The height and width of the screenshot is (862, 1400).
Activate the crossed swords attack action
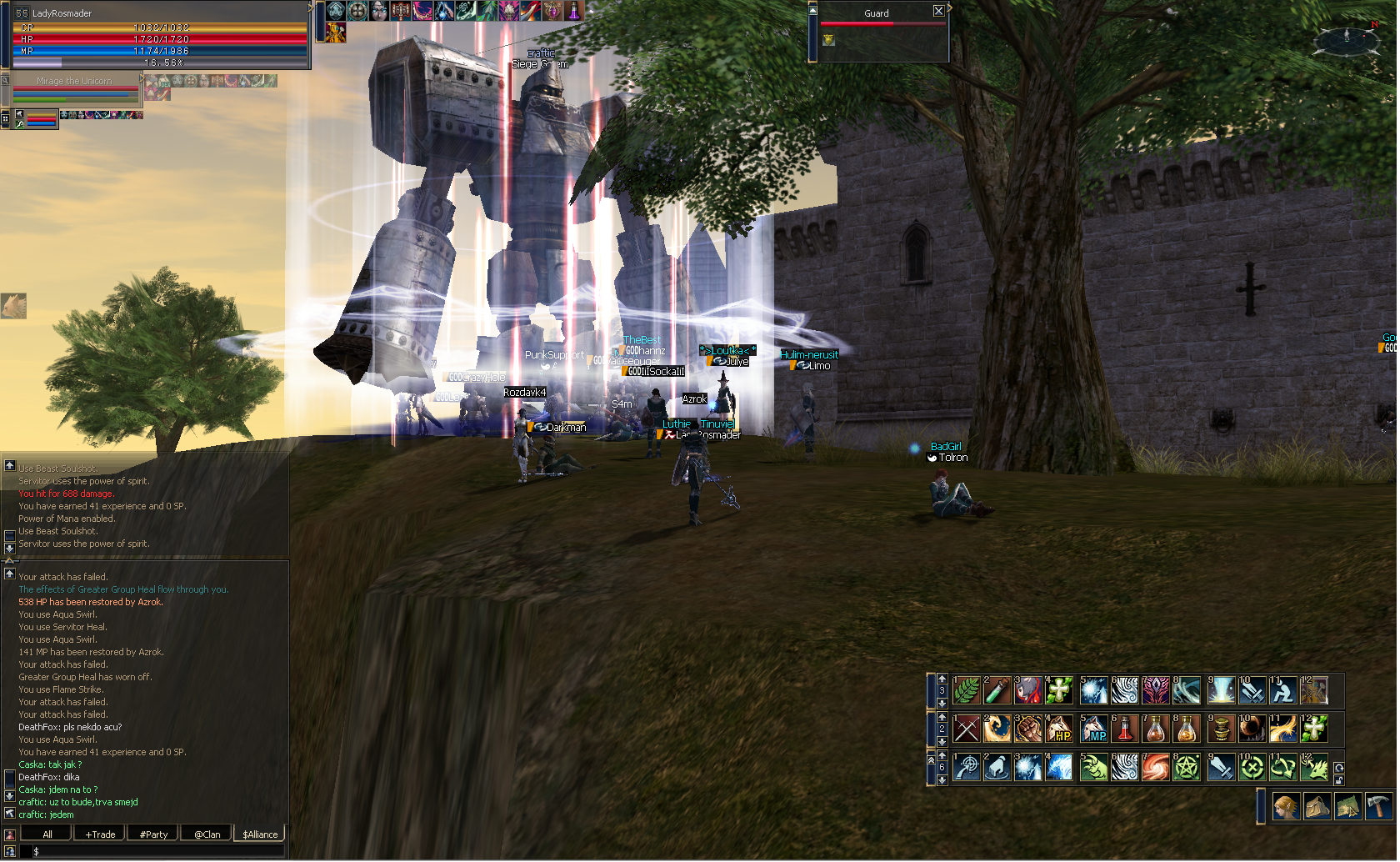(x=967, y=729)
